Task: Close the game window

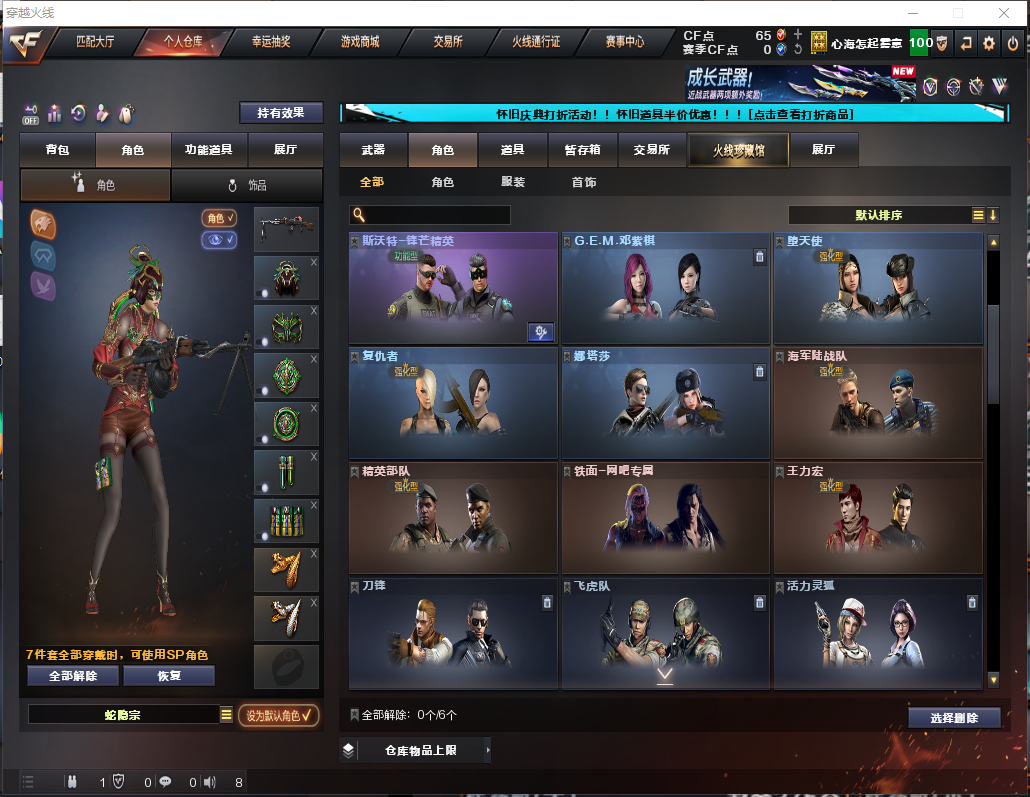Action: [x=1004, y=13]
